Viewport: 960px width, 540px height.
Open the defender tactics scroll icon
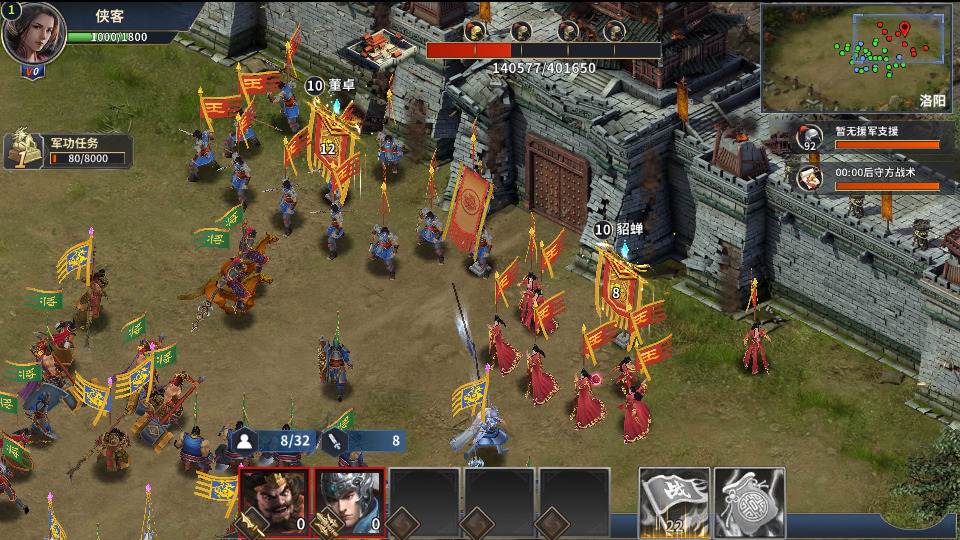810,177
